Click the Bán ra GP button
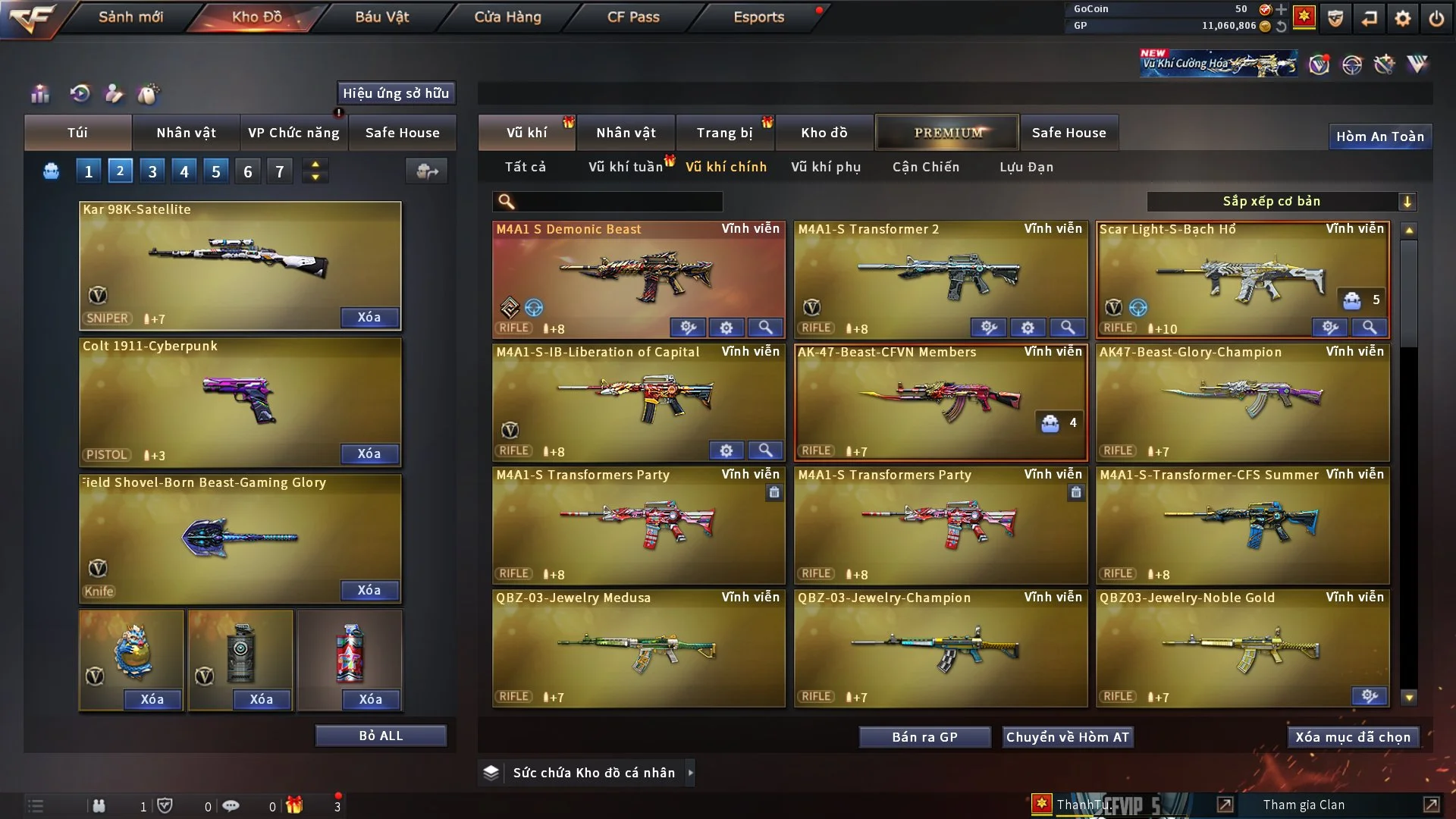Image resolution: width=1456 pixels, height=819 pixels. tap(924, 737)
